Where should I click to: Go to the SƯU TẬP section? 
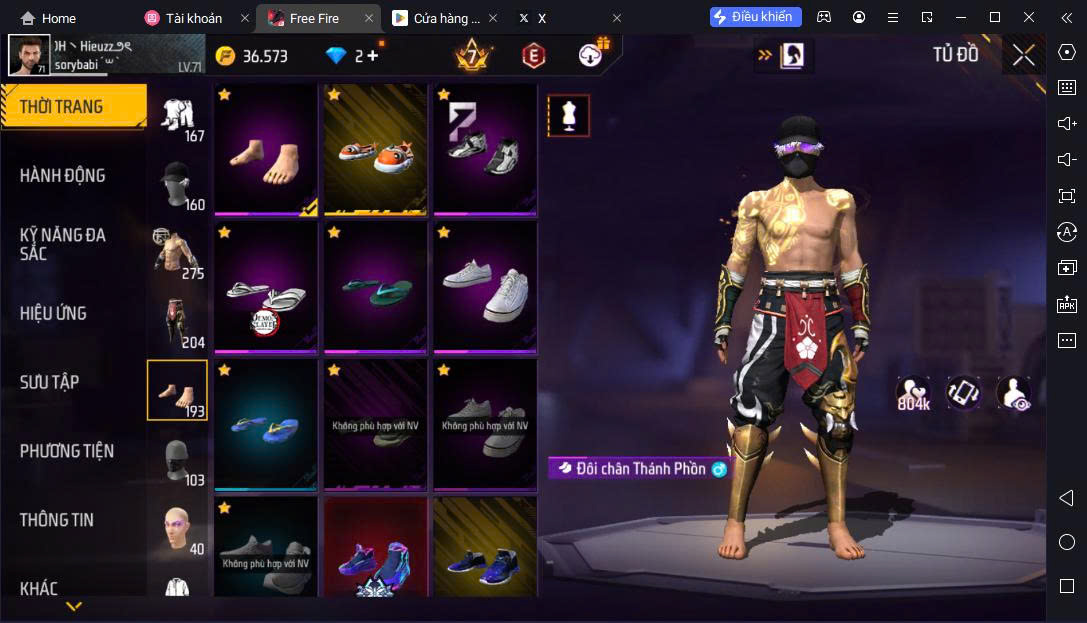coord(50,382)
